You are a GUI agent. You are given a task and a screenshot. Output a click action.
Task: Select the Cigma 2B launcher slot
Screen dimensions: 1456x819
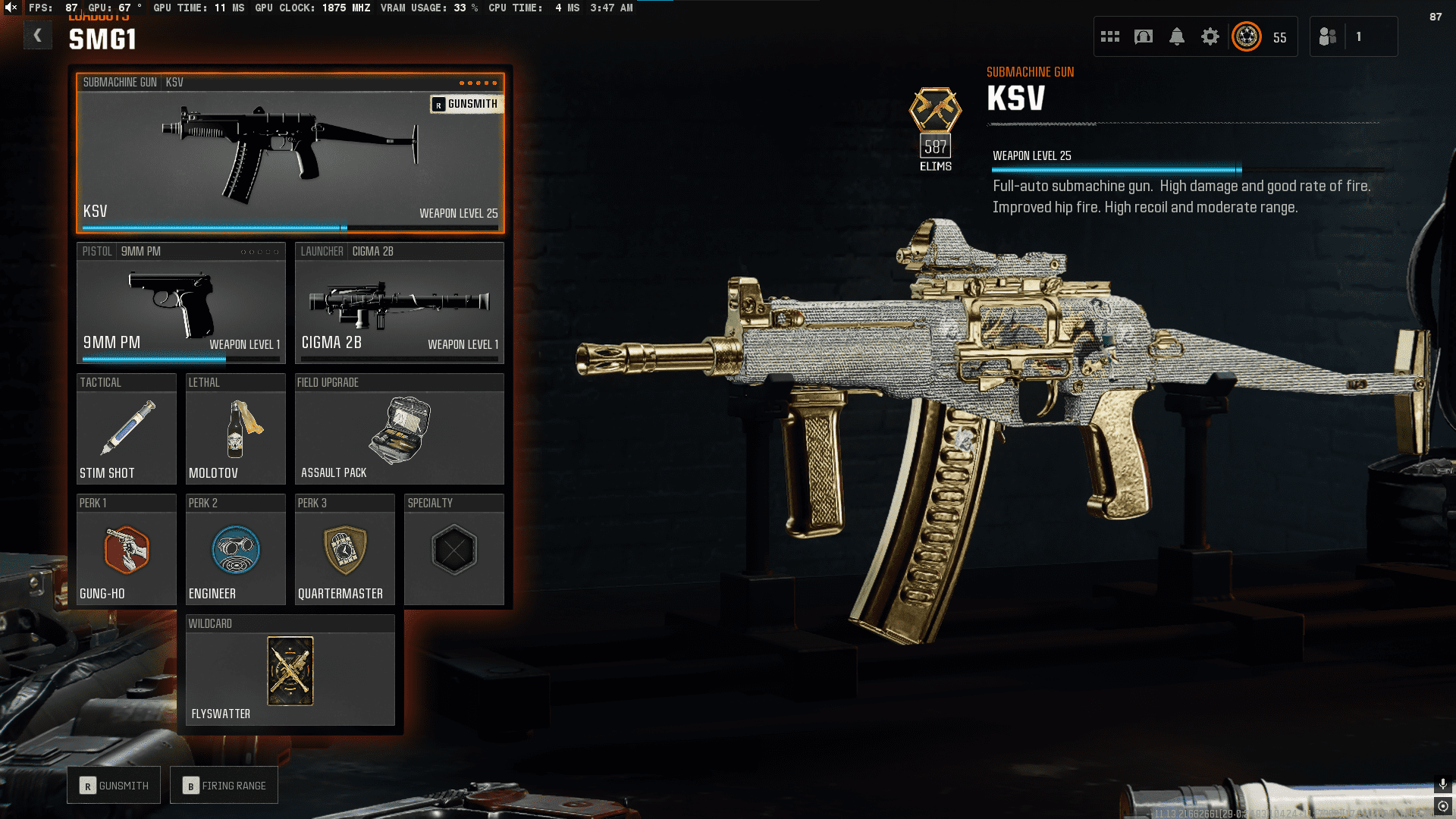[399, 303]
